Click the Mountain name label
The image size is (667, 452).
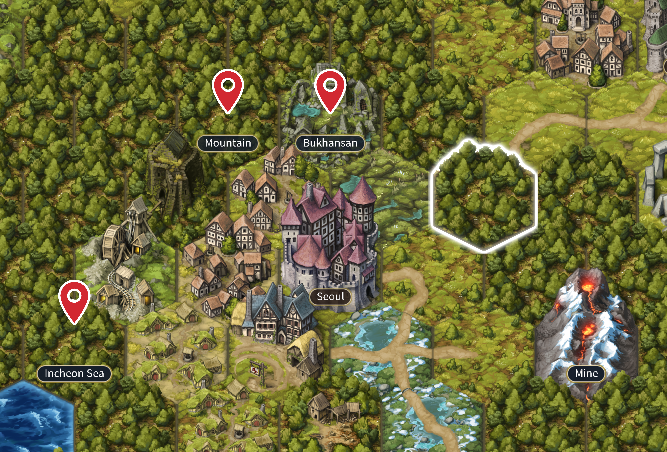click(x=228, y=143)
